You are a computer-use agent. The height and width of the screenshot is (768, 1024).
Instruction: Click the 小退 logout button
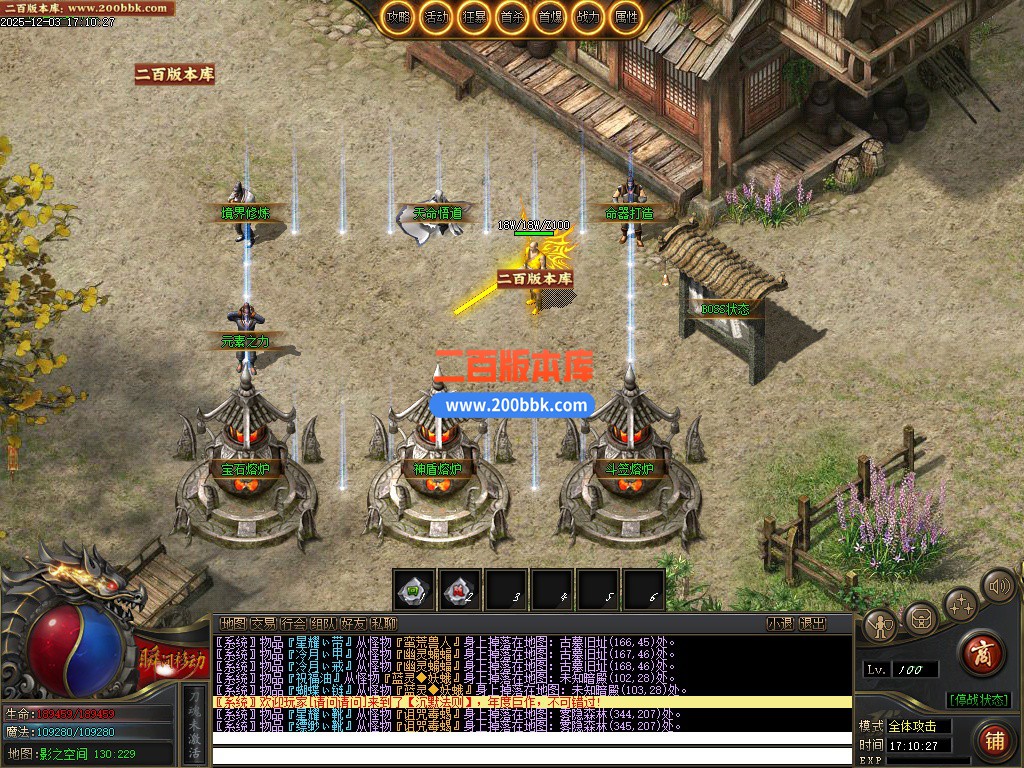(x=780, y=623)
